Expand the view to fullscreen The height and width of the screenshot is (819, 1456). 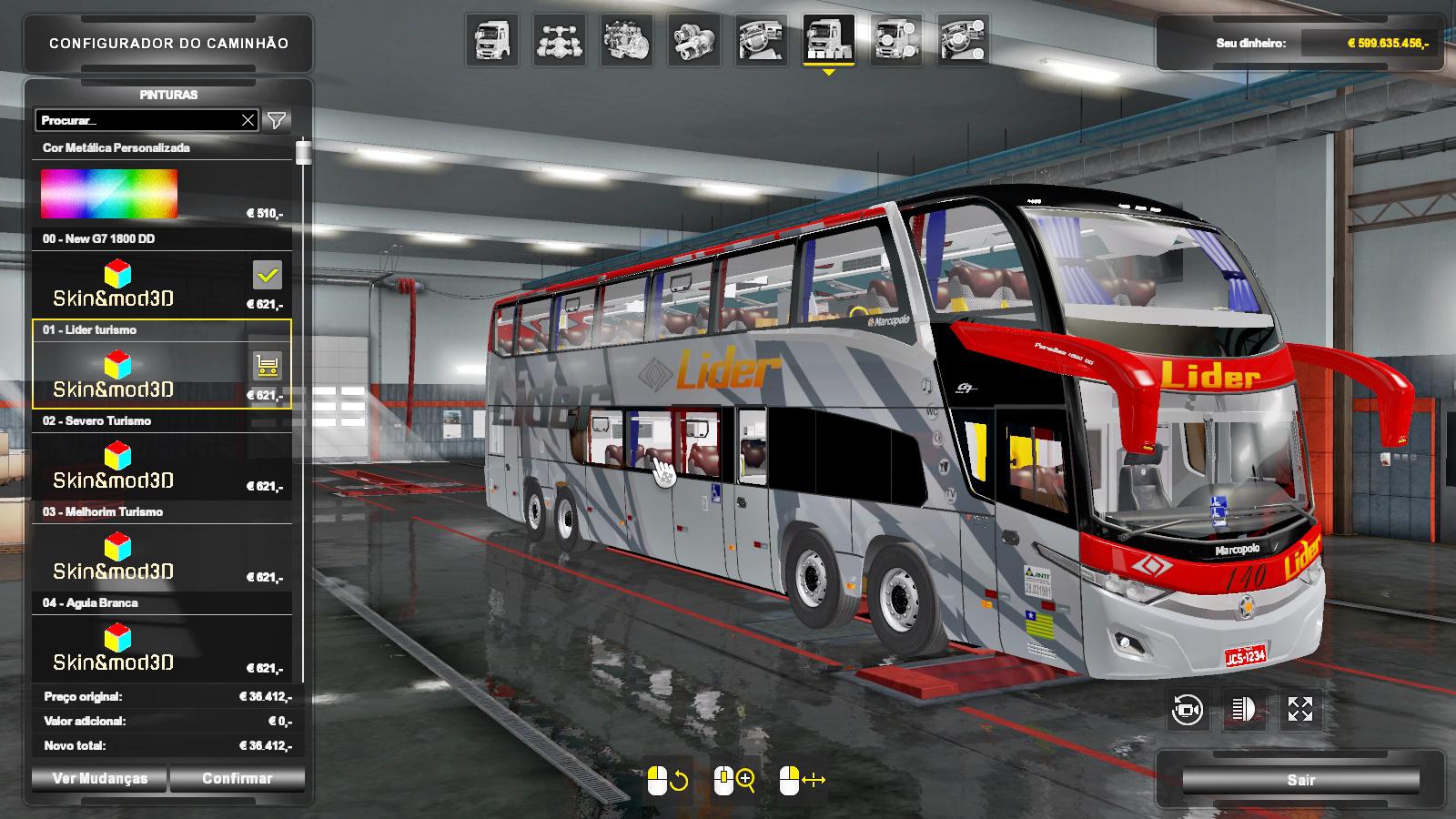[x=1300, y=710]
